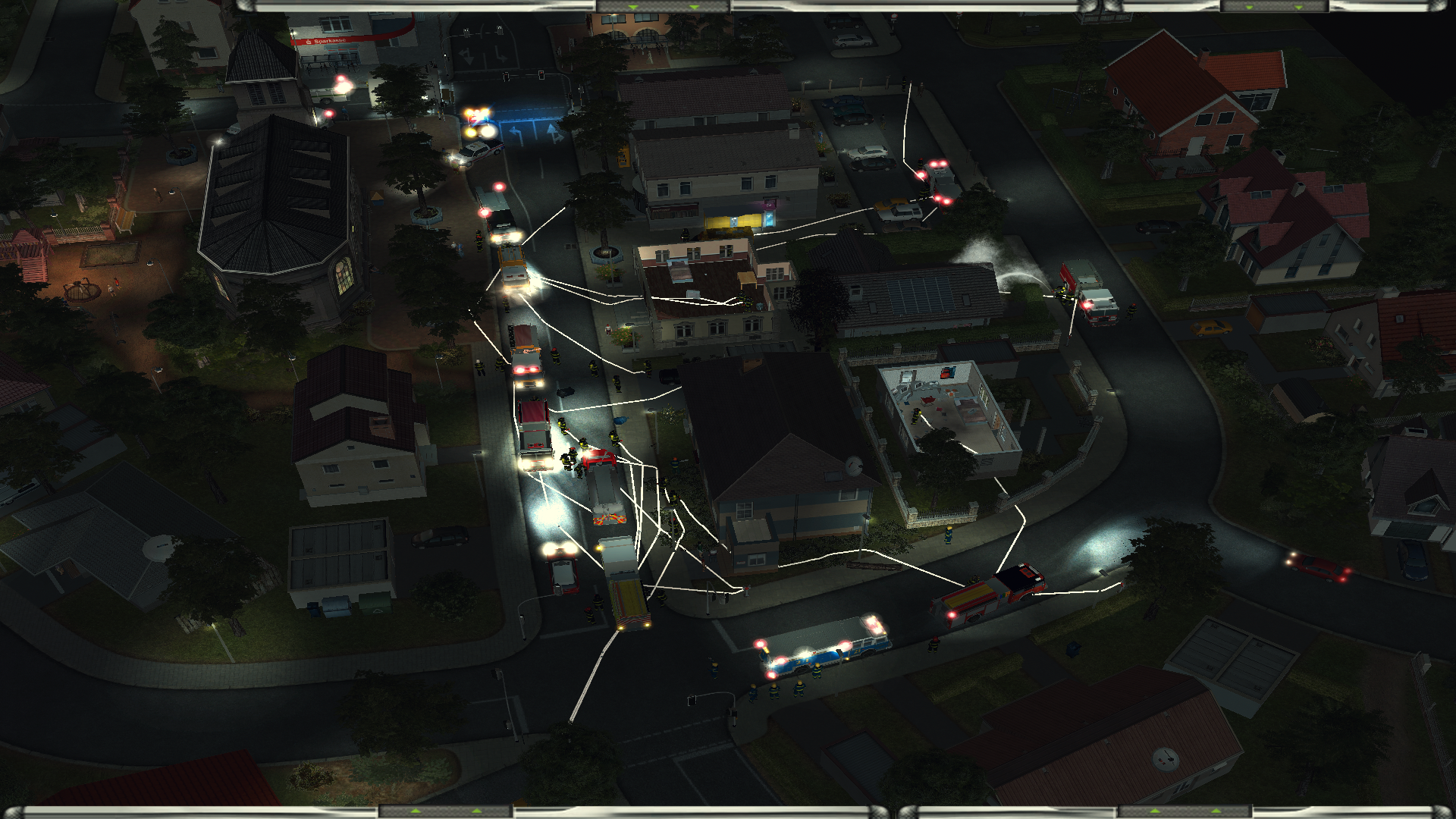Expand the collapsed top-right panel handle
The width and height of the screenshot is (1456, 819).
click(1273, 6)
